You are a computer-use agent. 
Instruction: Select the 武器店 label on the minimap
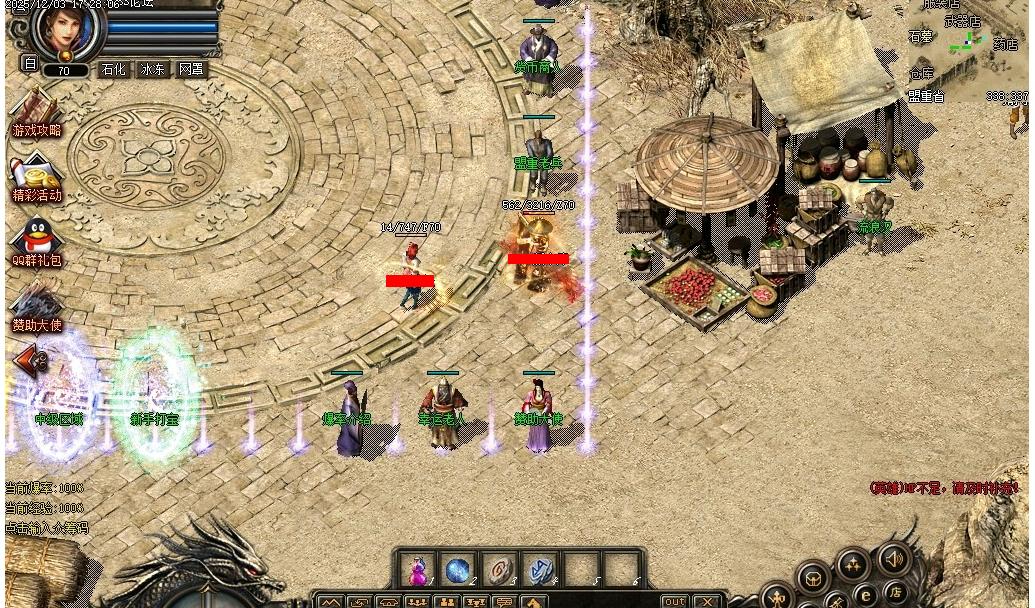[x=963, y=21]
